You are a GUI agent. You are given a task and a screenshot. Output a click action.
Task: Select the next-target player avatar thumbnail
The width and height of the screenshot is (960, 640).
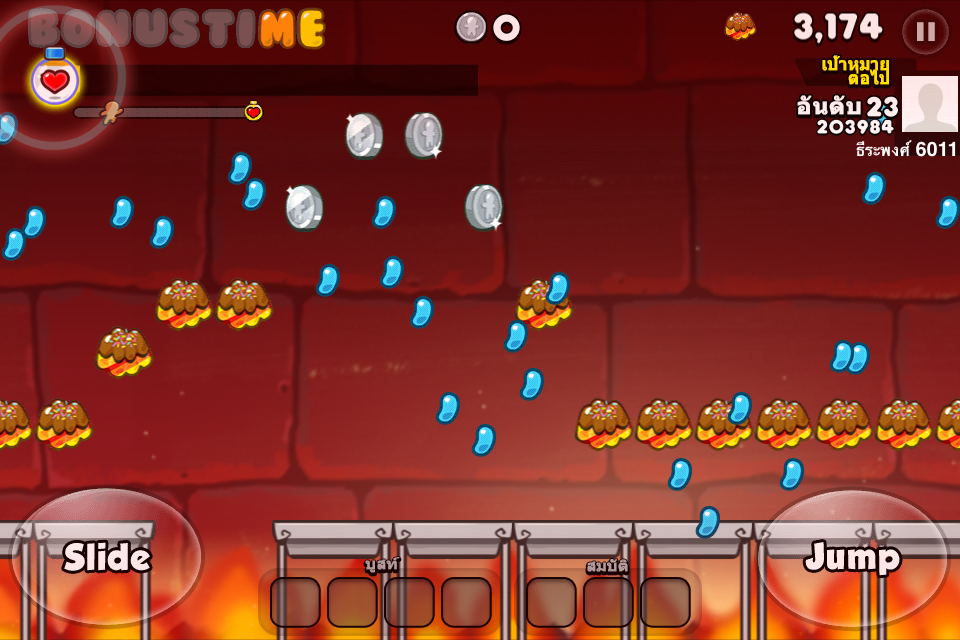(929, 104)
